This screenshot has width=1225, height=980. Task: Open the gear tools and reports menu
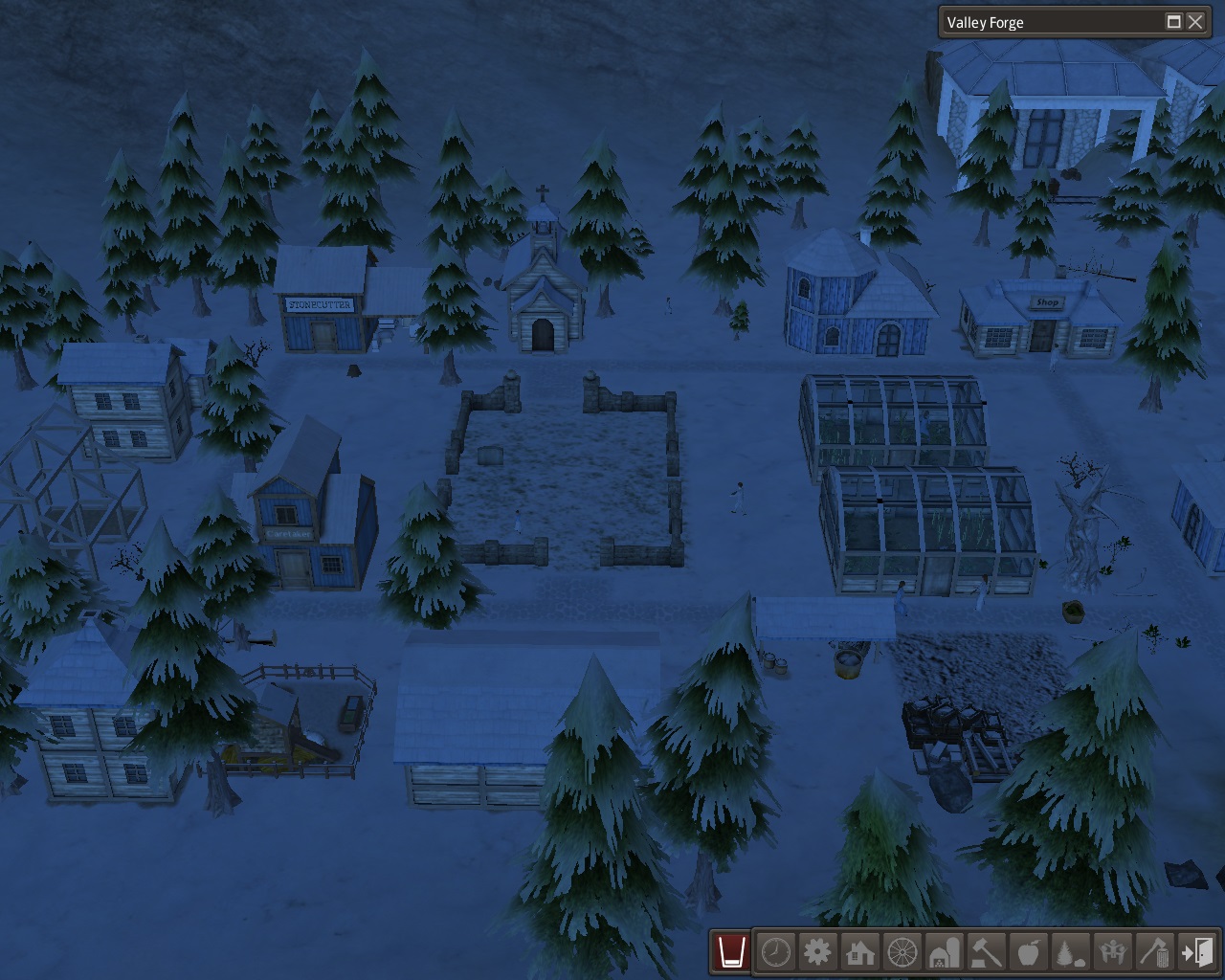click(x=818, y=952)
